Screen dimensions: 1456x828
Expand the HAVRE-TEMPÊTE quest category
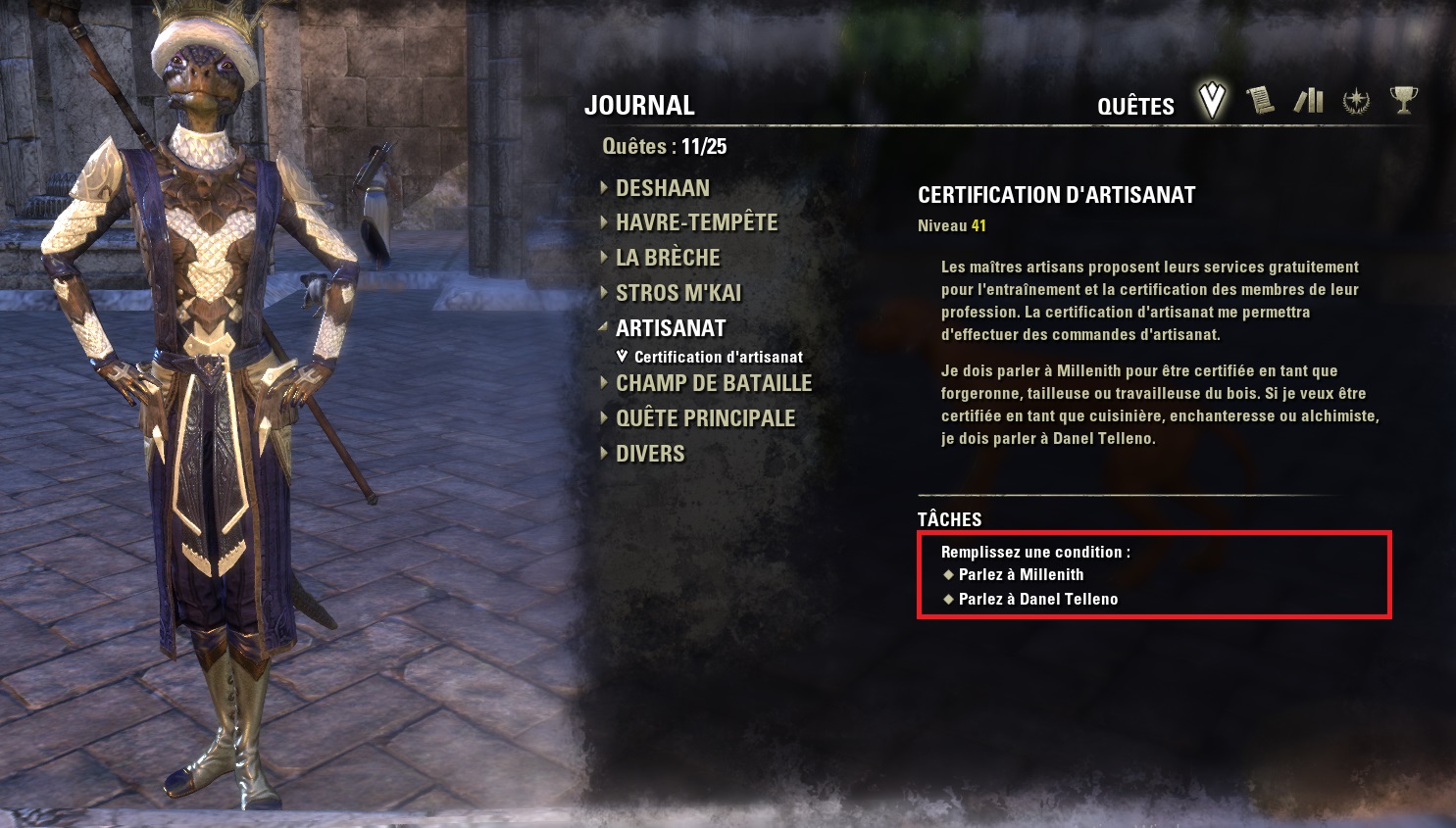[x=696, y=223]
